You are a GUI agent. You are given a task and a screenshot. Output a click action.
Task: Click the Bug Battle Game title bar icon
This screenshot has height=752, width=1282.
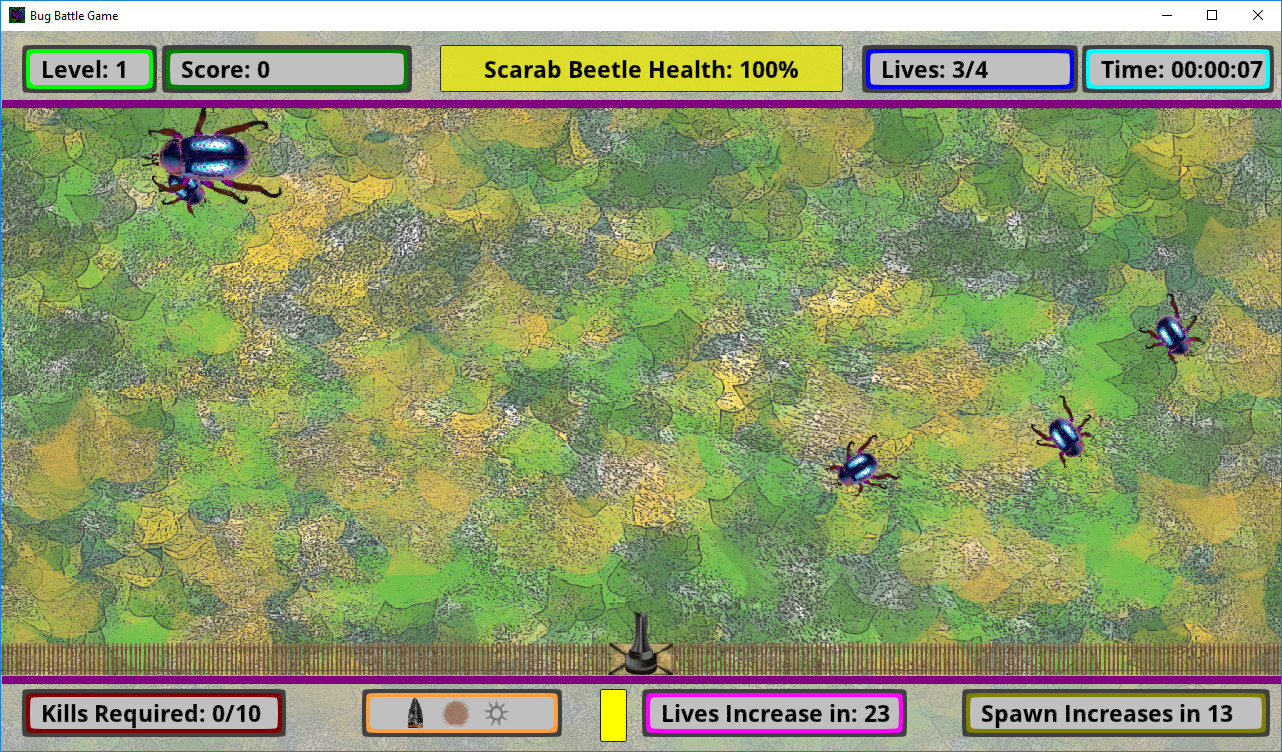pyautogui.click(x=16, y=15)
